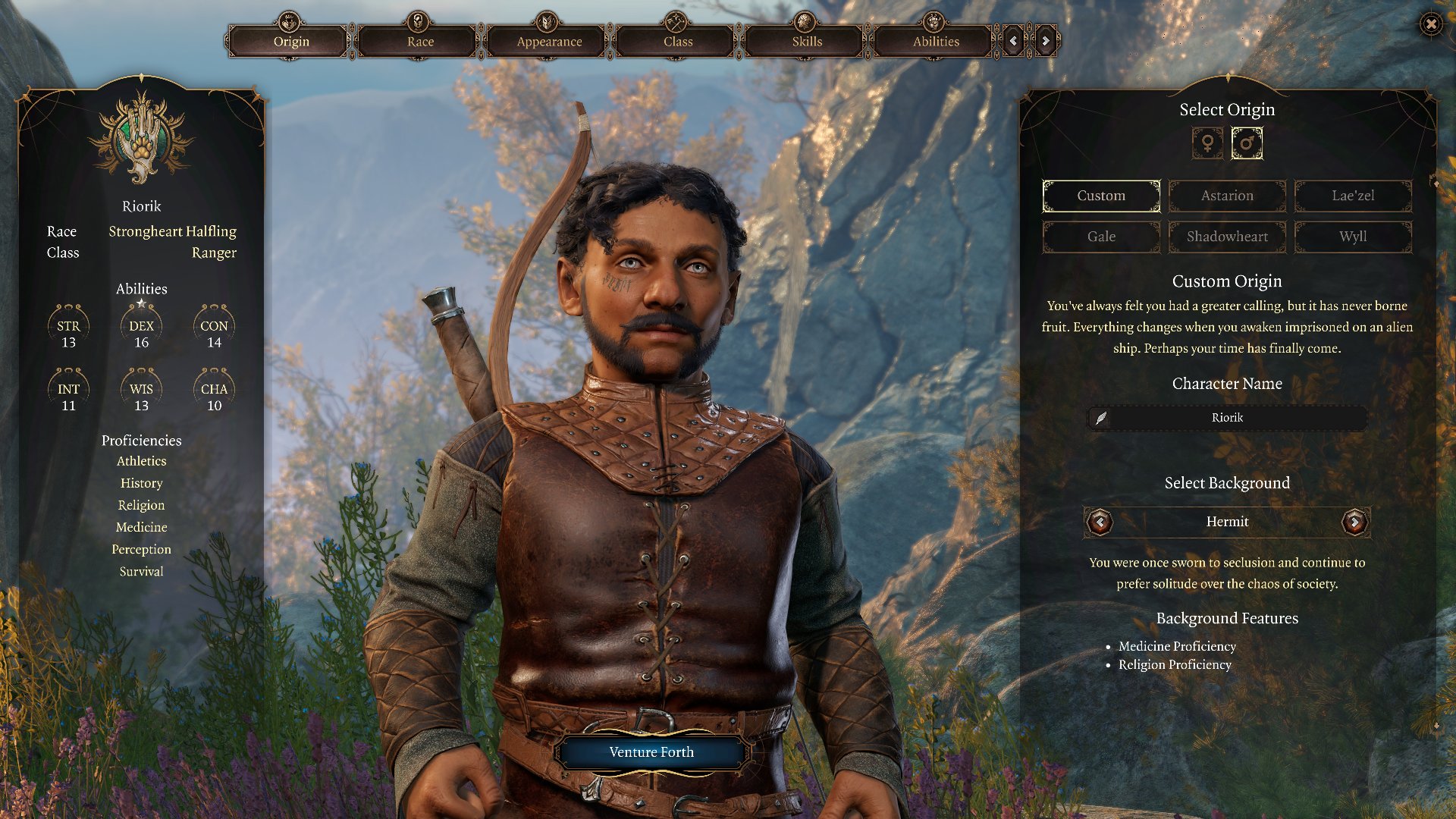Select the Custom origin

point(1101,196)
